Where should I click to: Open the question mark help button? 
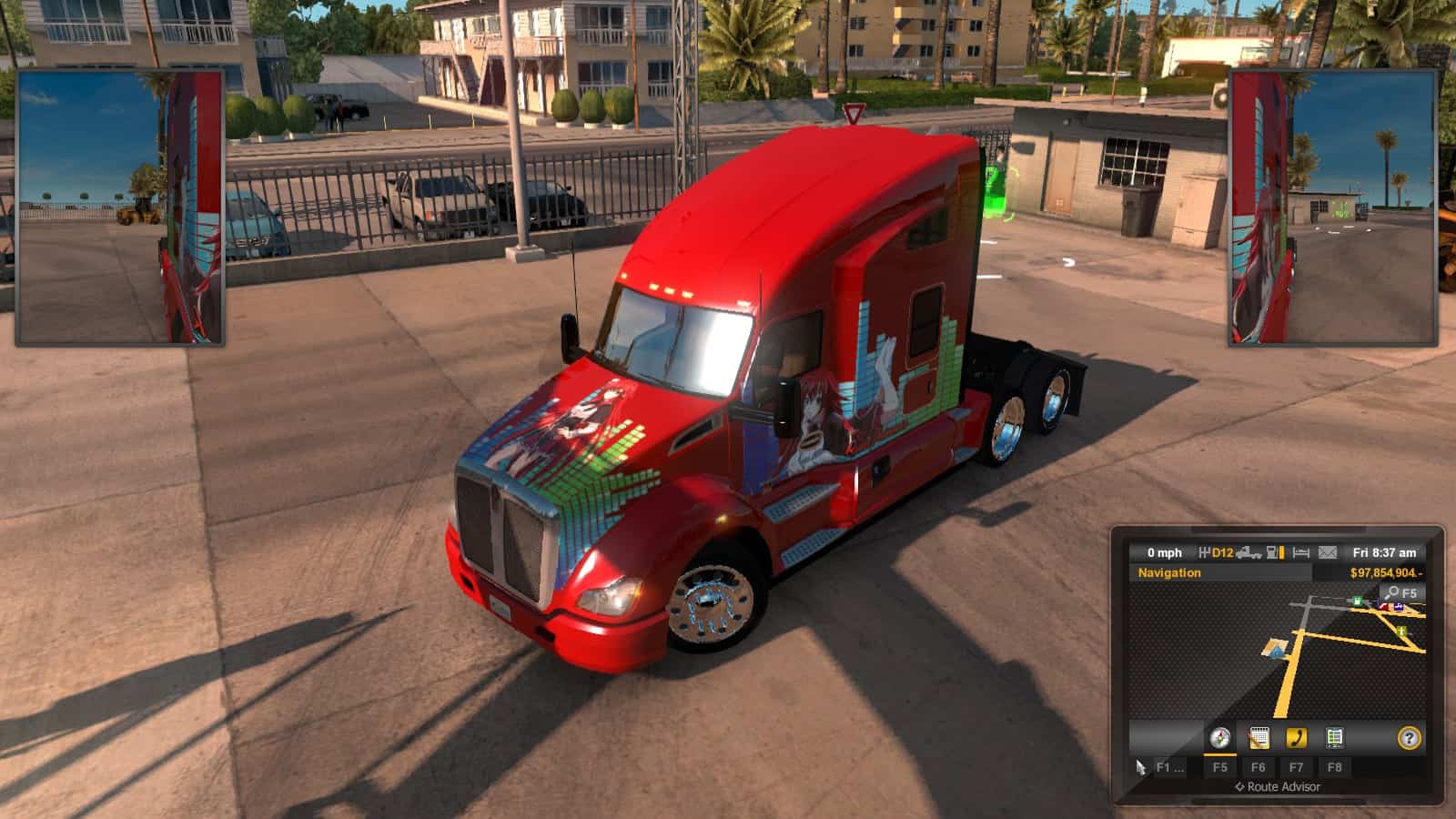(1409, 738)
